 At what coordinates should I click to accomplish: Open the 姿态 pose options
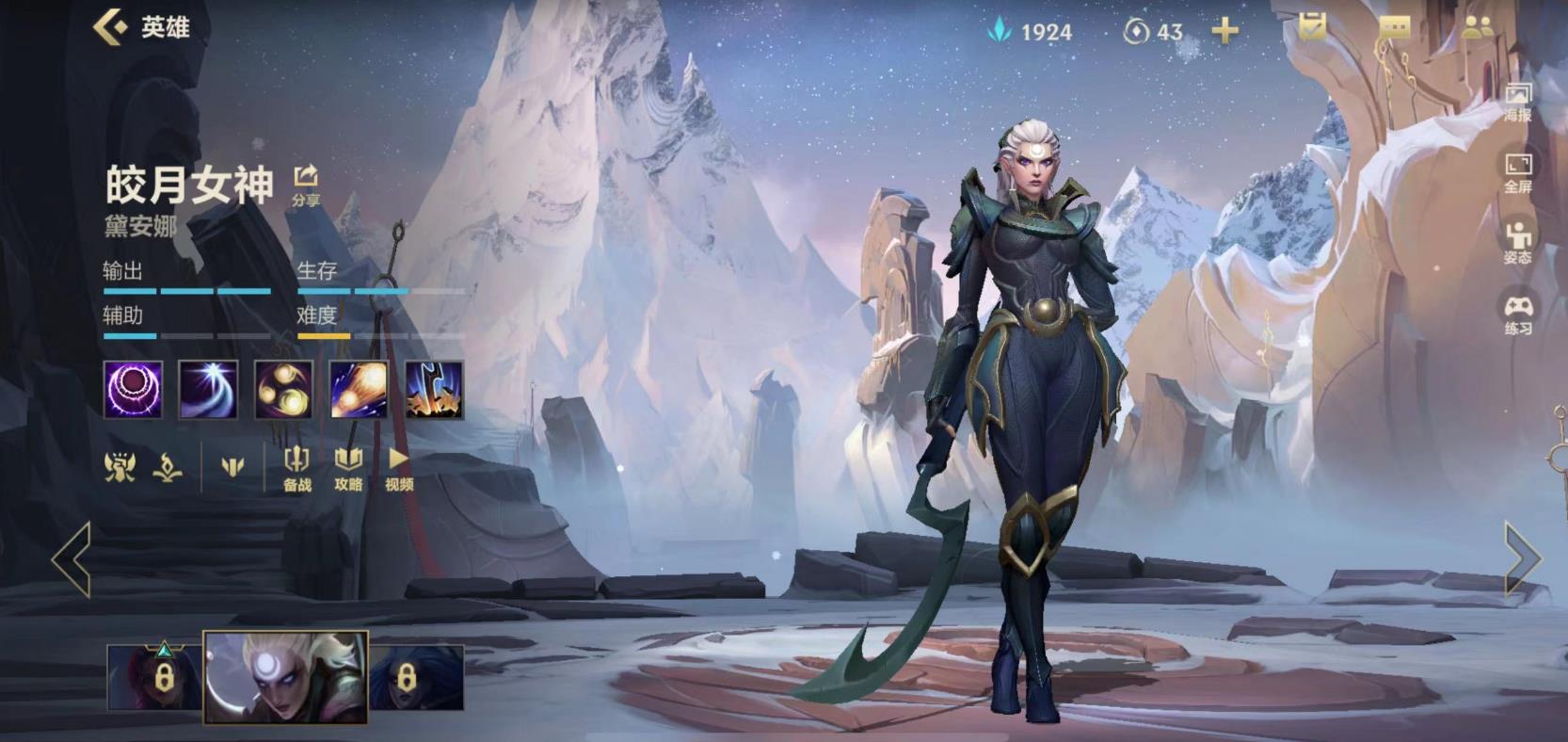pos(1517,243)
